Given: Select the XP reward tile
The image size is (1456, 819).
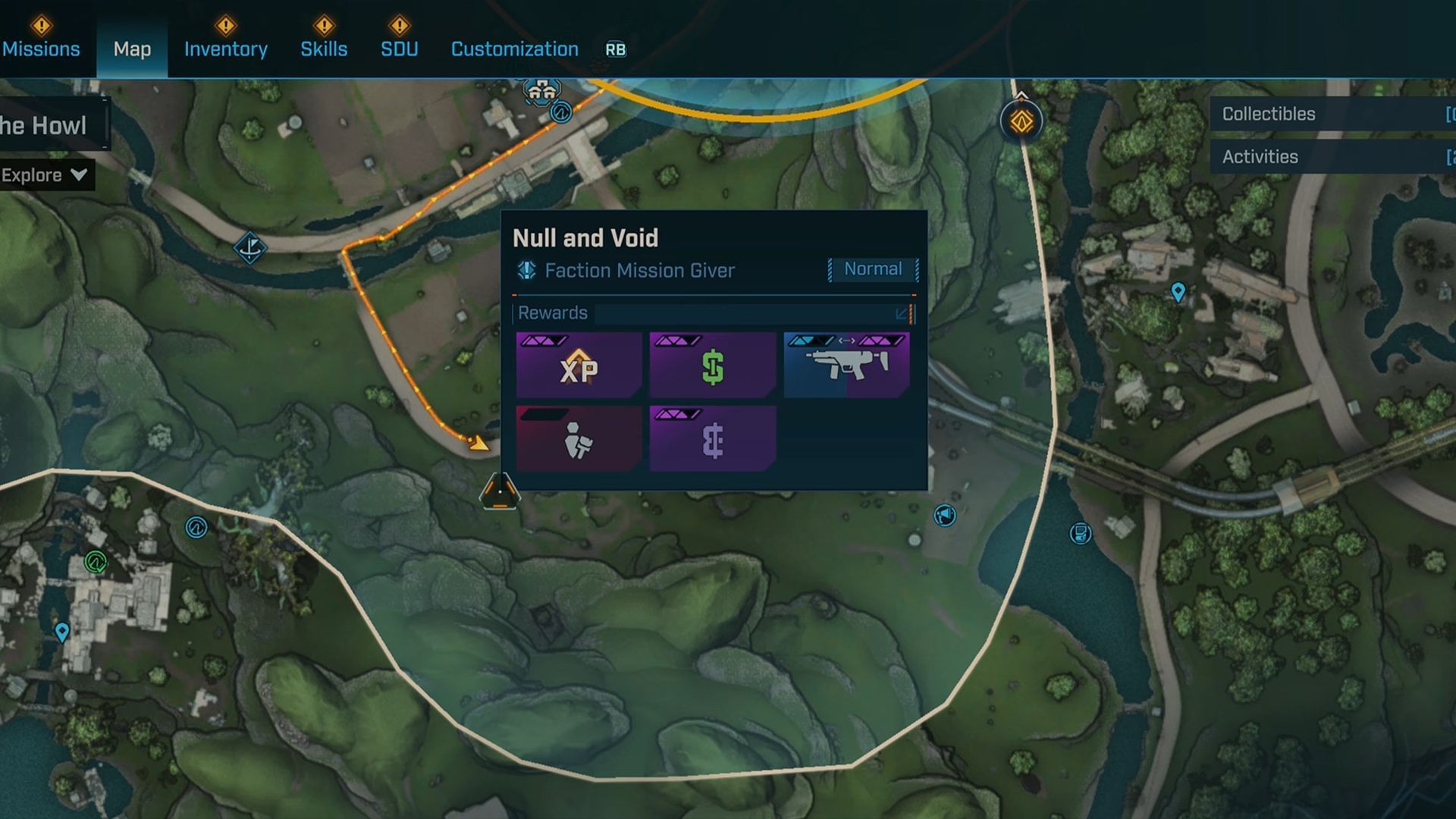Looking at the screenshot, I should click(x=579, y=365).
